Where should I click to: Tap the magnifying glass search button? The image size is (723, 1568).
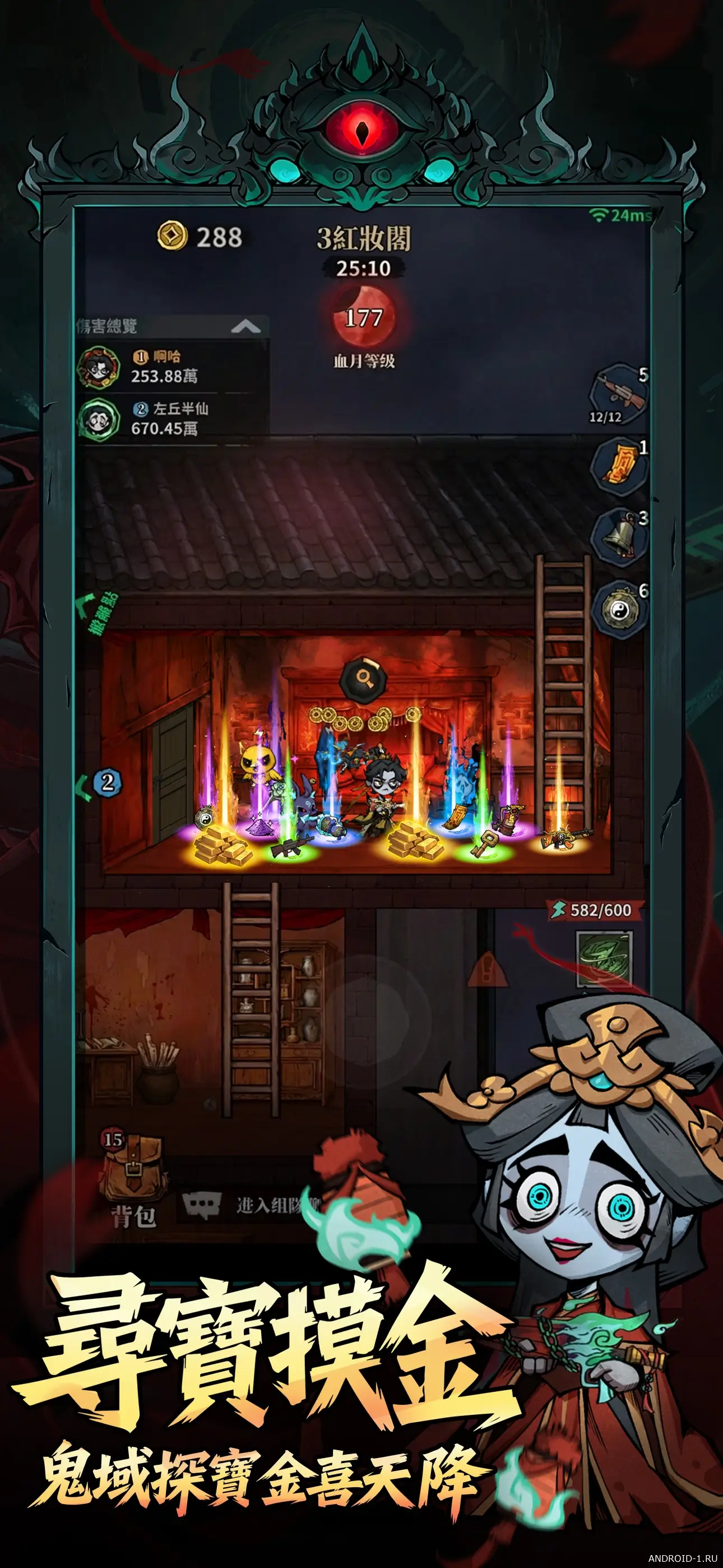tap(363, 676)
